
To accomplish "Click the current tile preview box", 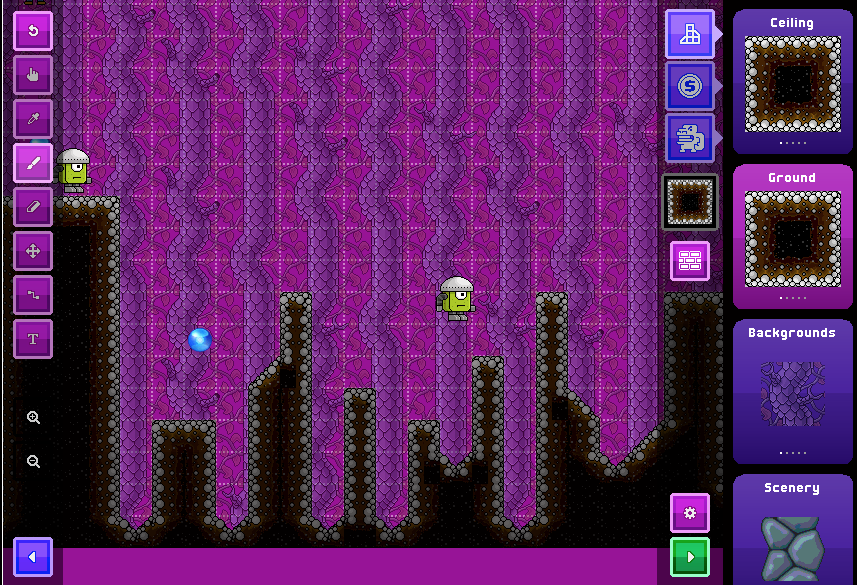I will [690, 202].
